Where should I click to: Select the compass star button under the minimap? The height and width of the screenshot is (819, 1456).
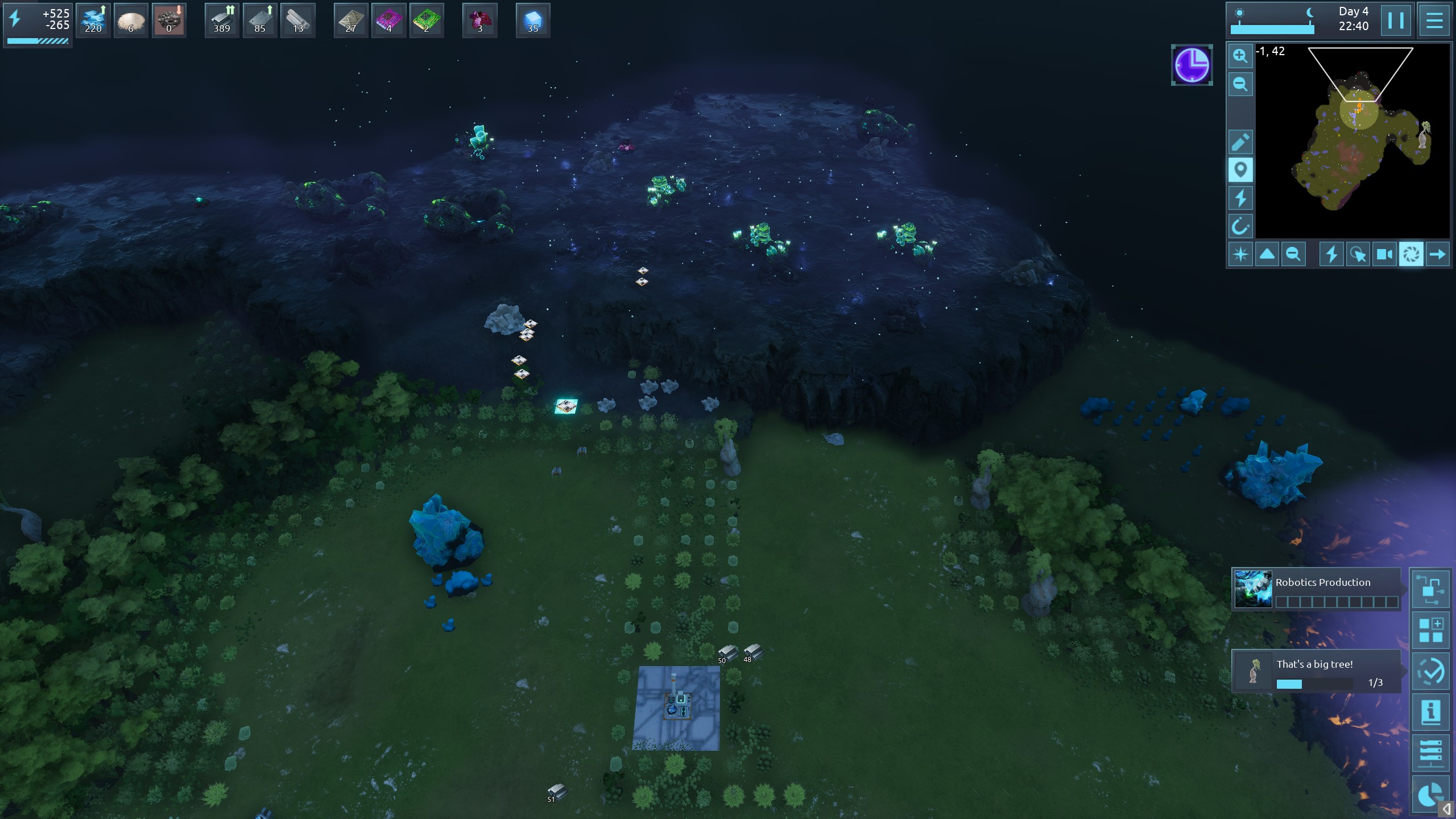point(1240,254)
